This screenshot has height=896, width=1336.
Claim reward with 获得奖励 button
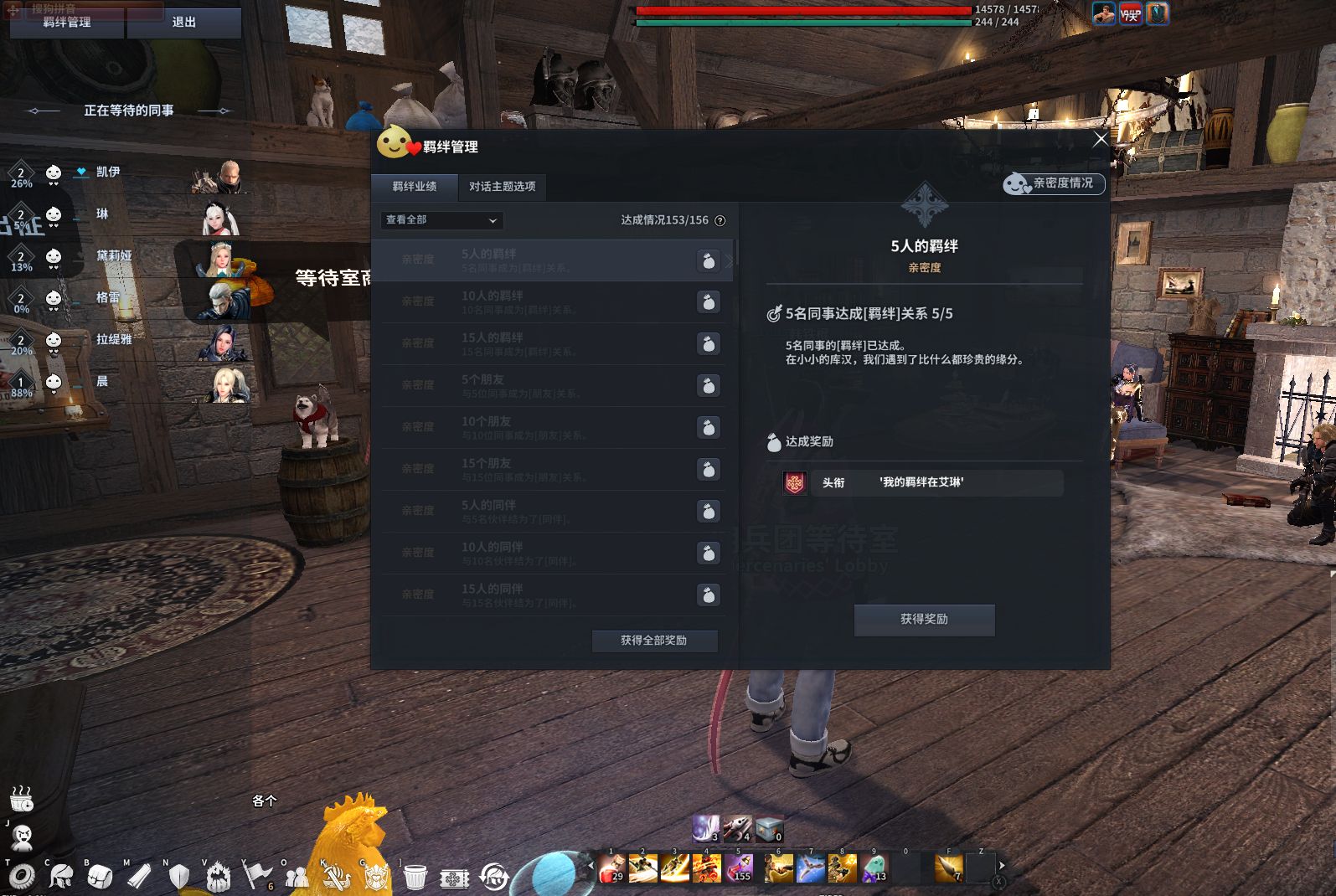click(924, 620)
